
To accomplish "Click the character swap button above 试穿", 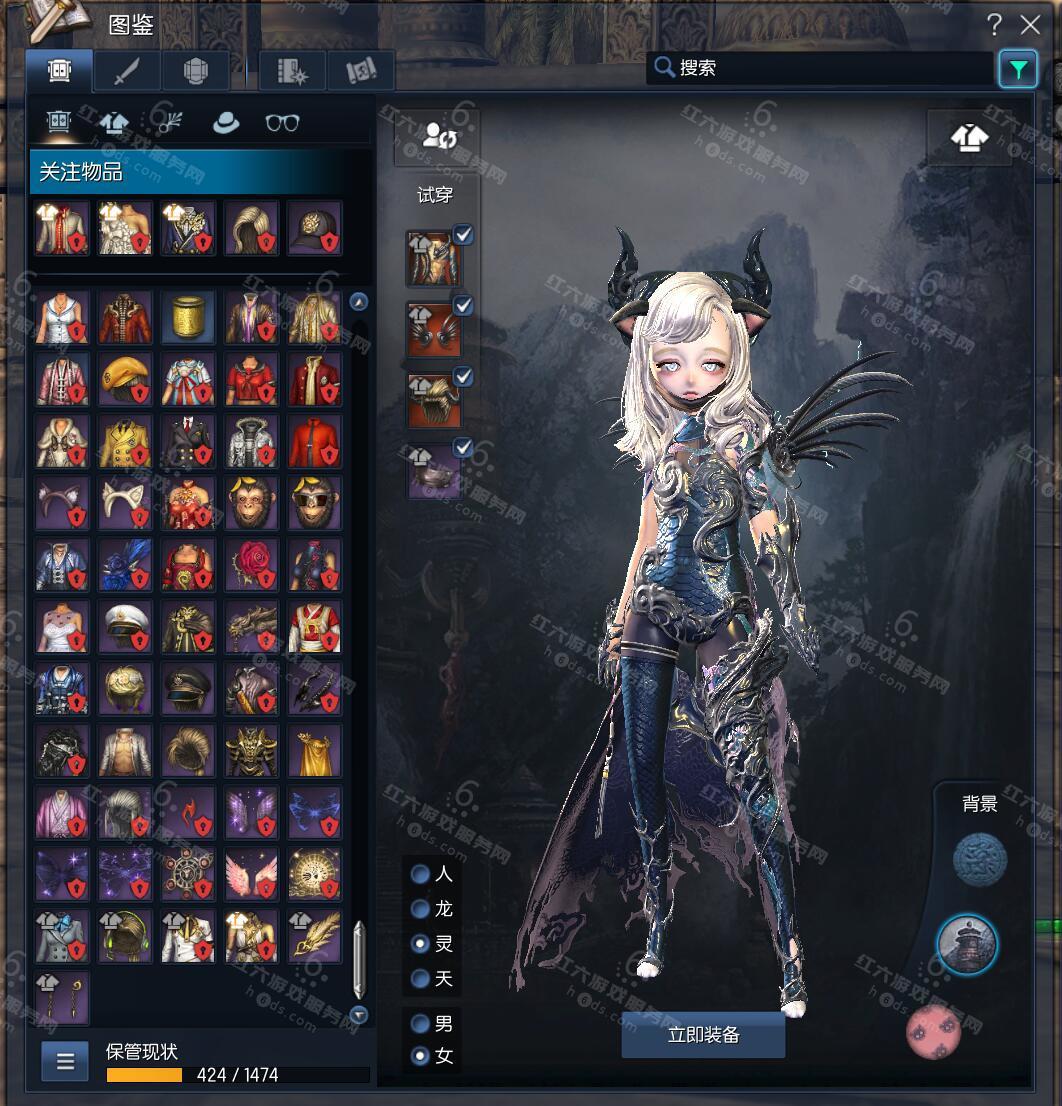I will (438, 136).
